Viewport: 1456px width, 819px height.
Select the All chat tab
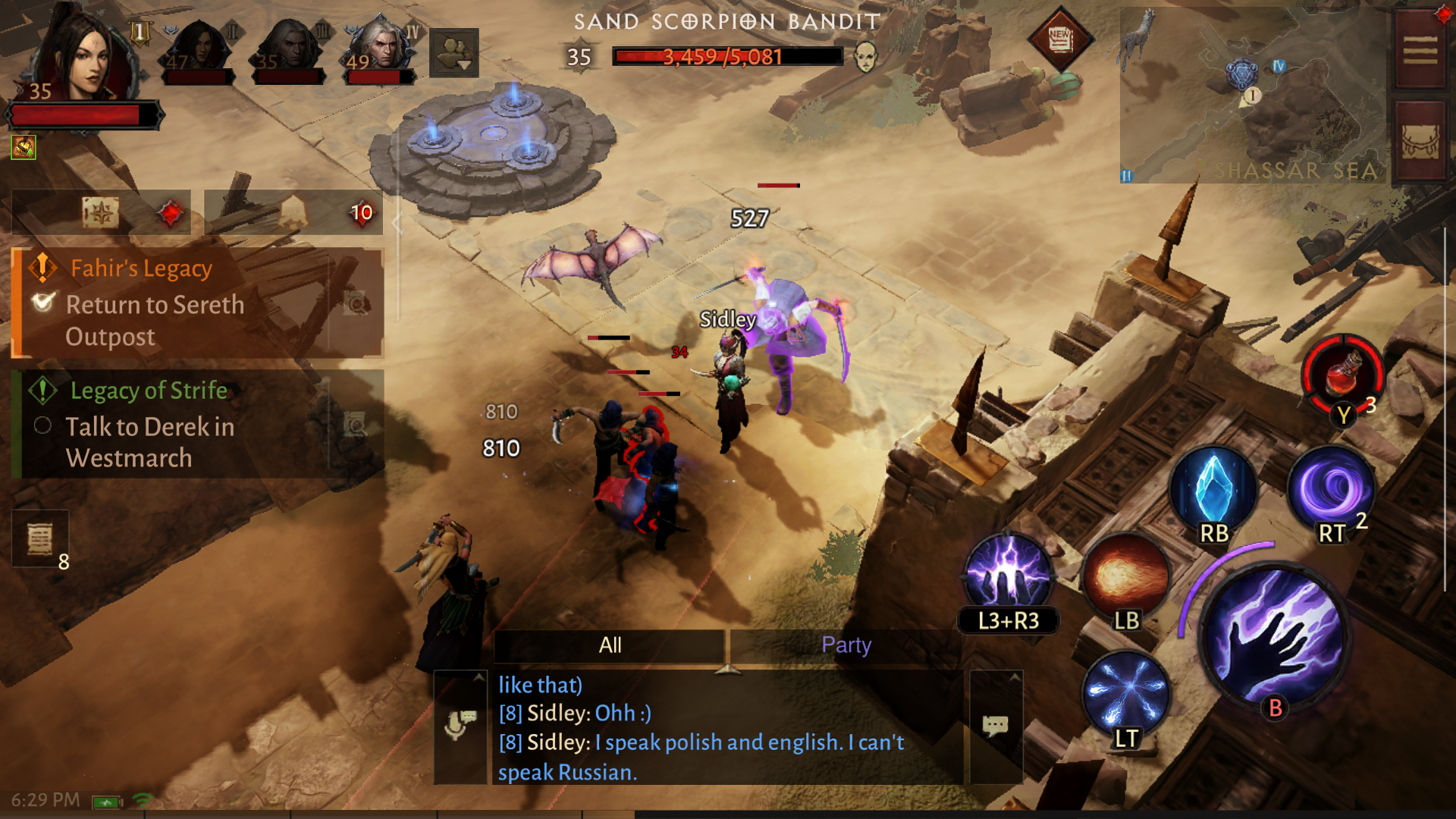click(610, 645)
